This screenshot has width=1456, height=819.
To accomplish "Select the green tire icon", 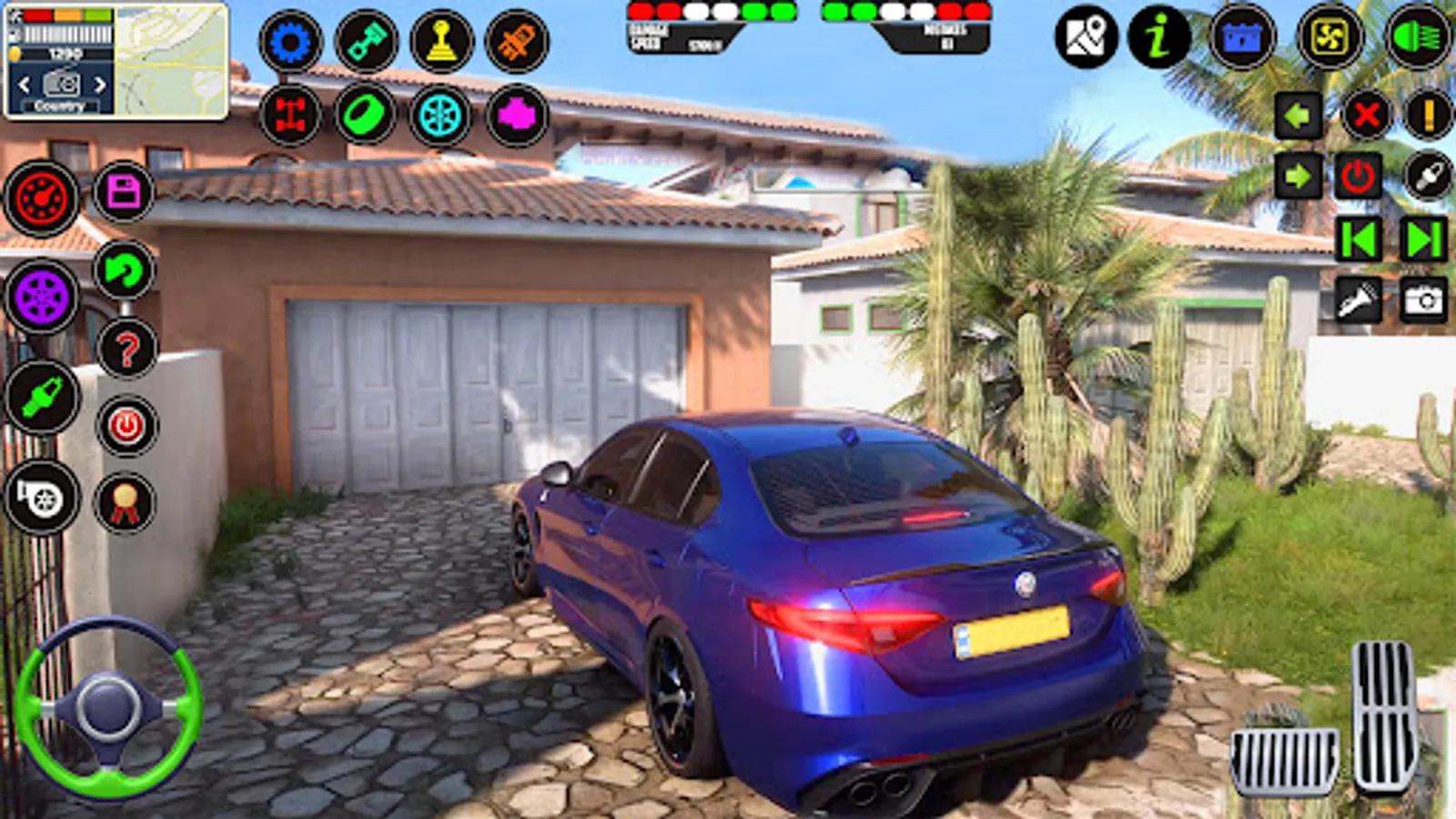I will 366,116.
